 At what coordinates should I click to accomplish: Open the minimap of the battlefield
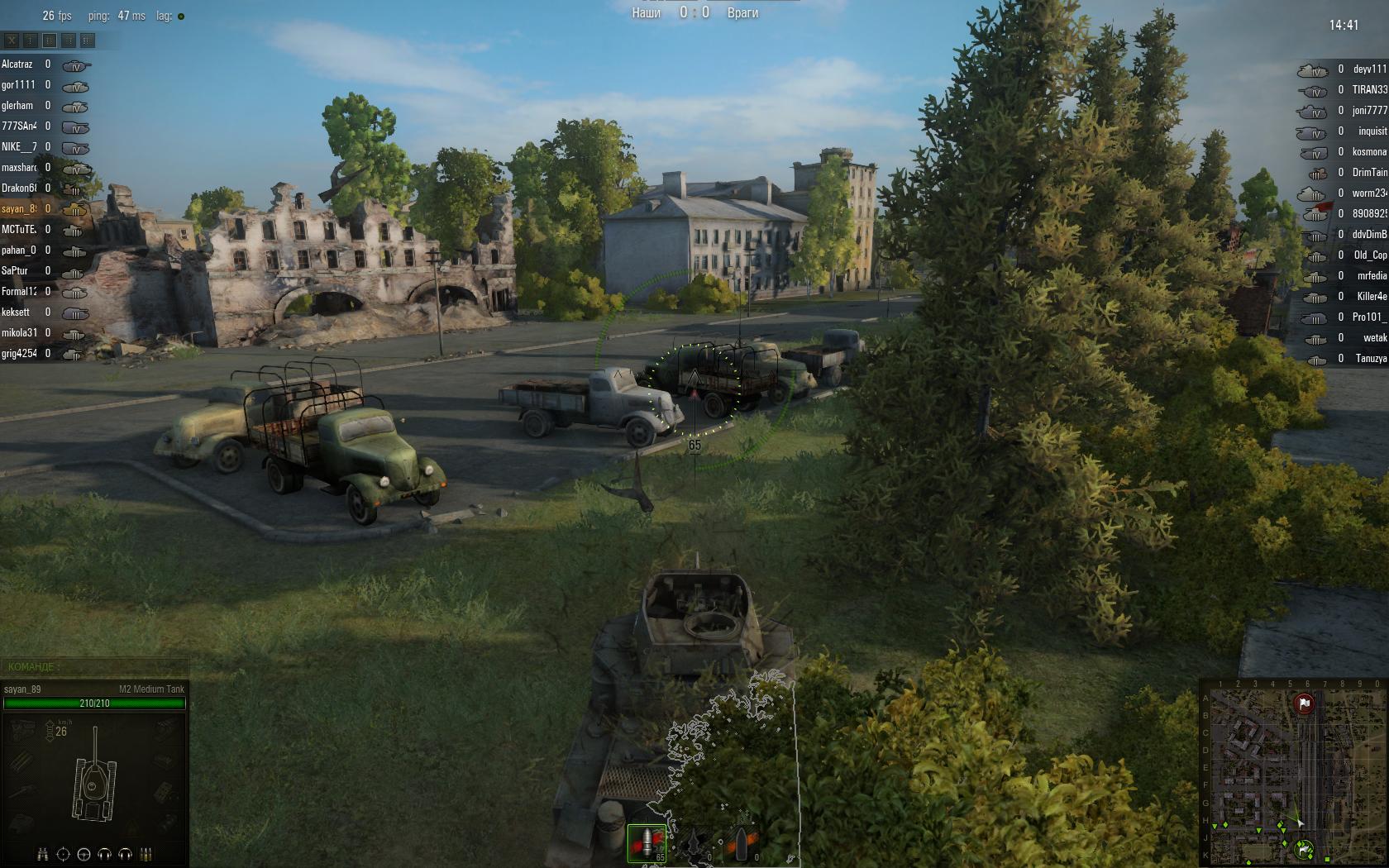[1291, 772]
